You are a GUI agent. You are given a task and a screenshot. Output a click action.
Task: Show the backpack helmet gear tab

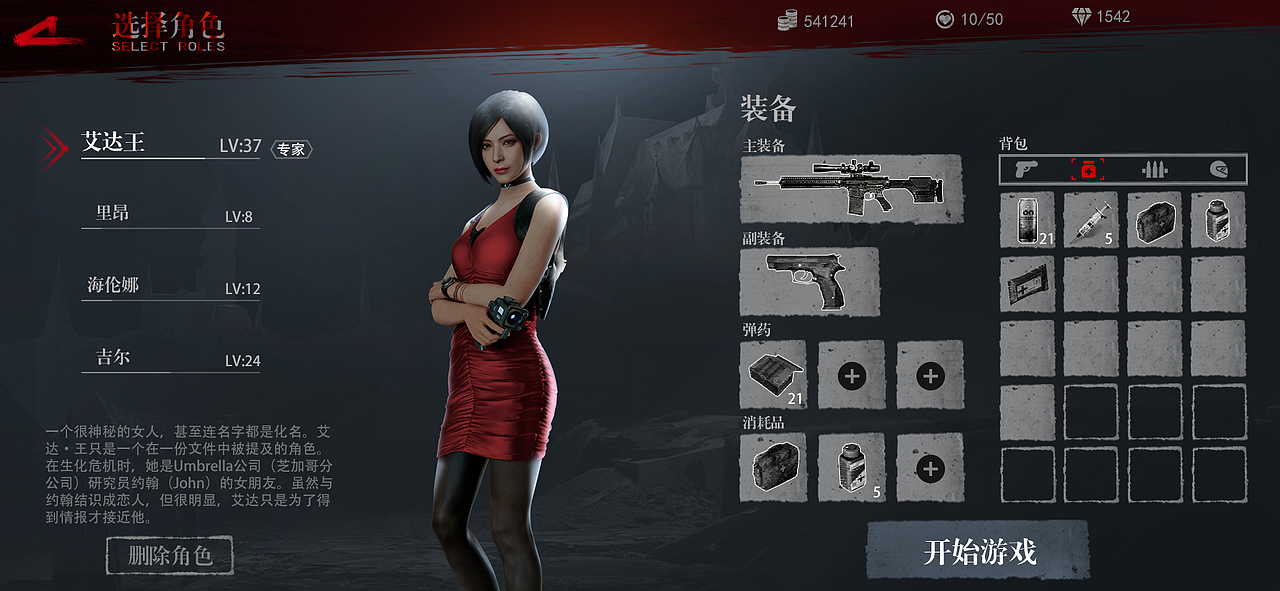coord(1218,169)
